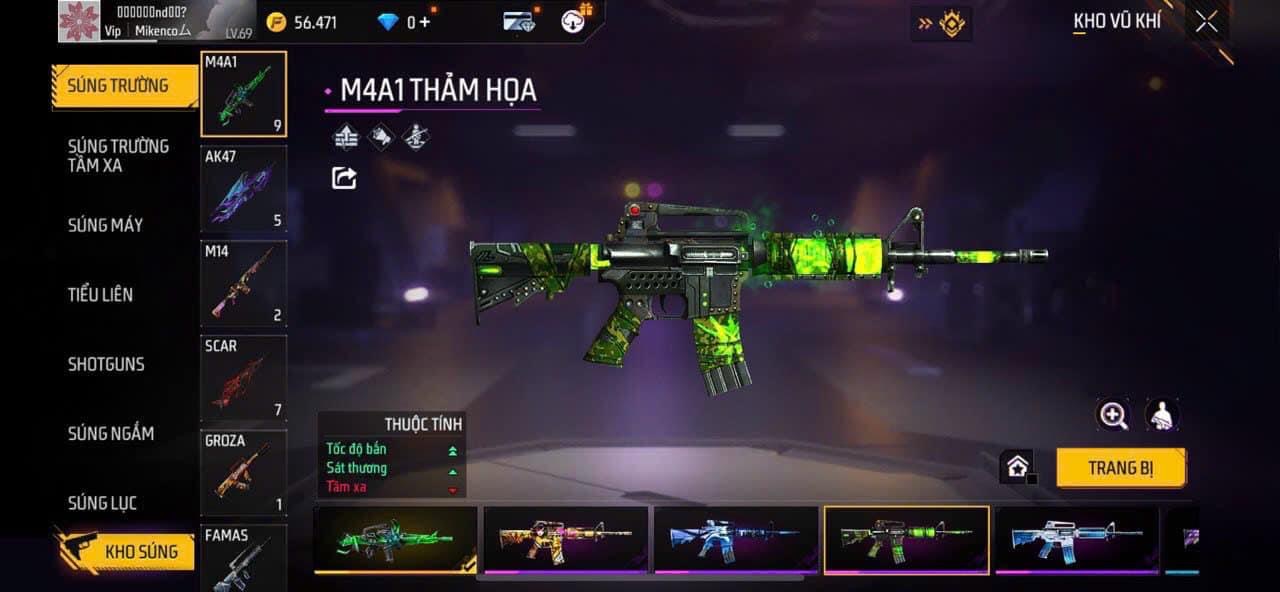The image size is (1280, 592).
Task: Equip the skin with Trang Bị
Action: point(1120,468)
